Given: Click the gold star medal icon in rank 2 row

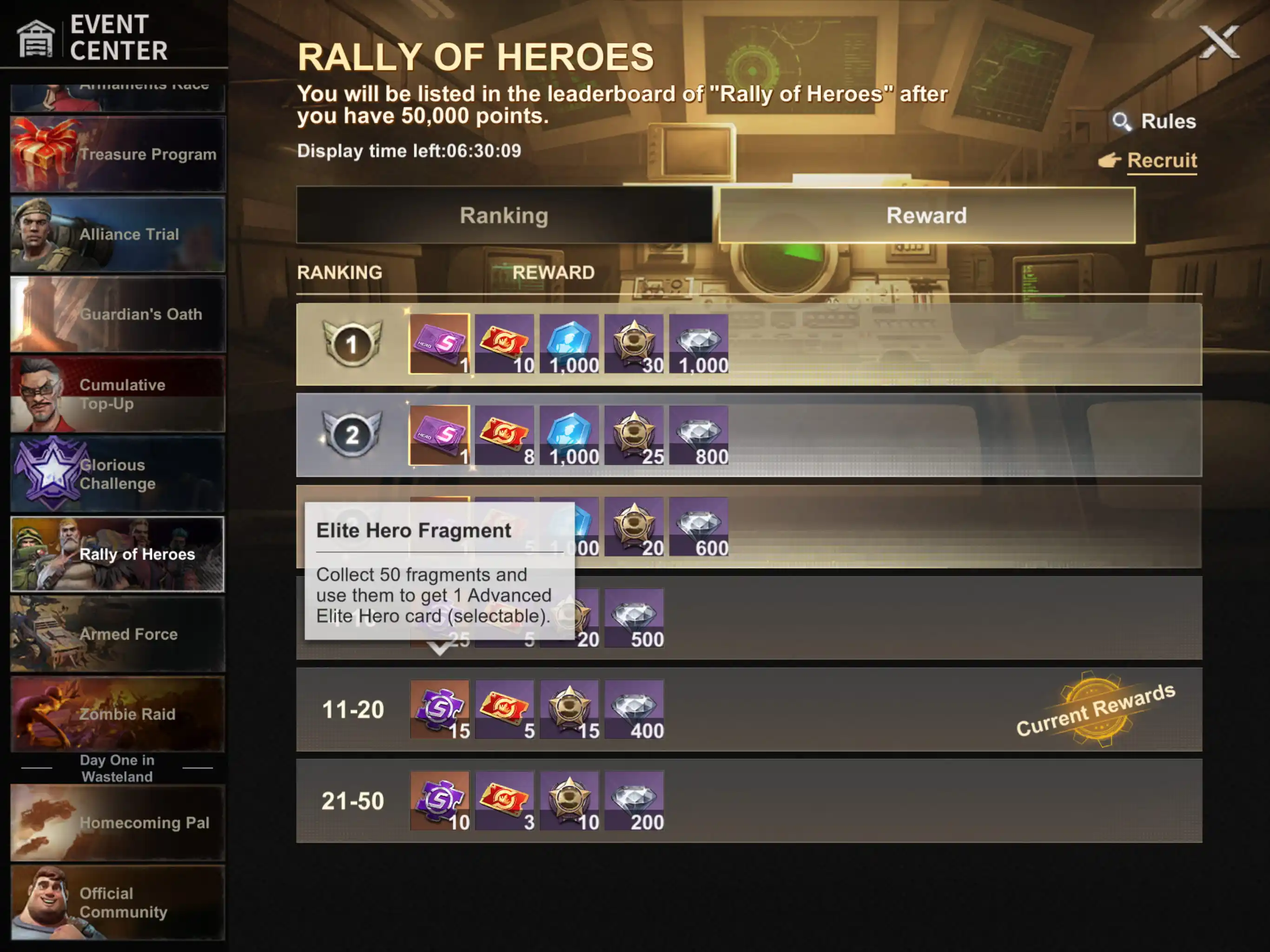Looking at the screenshot, I should (635, 435).
